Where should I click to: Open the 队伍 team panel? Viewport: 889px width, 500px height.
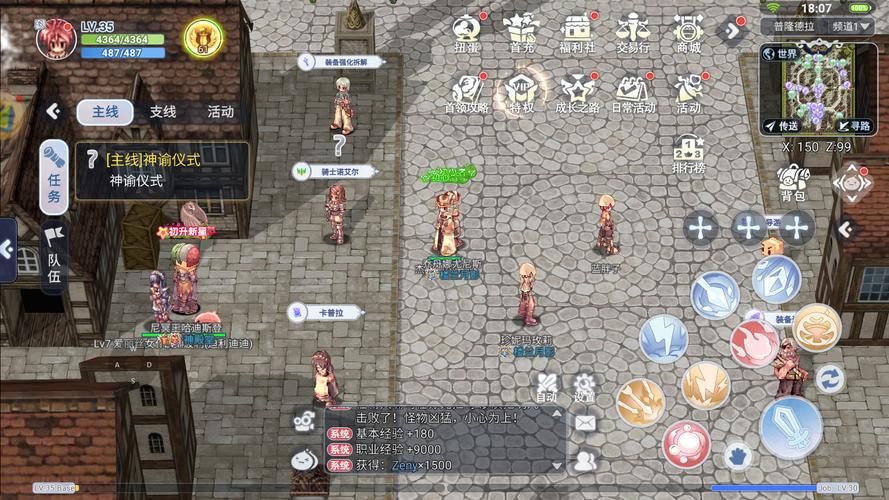(x=54, y=254)
